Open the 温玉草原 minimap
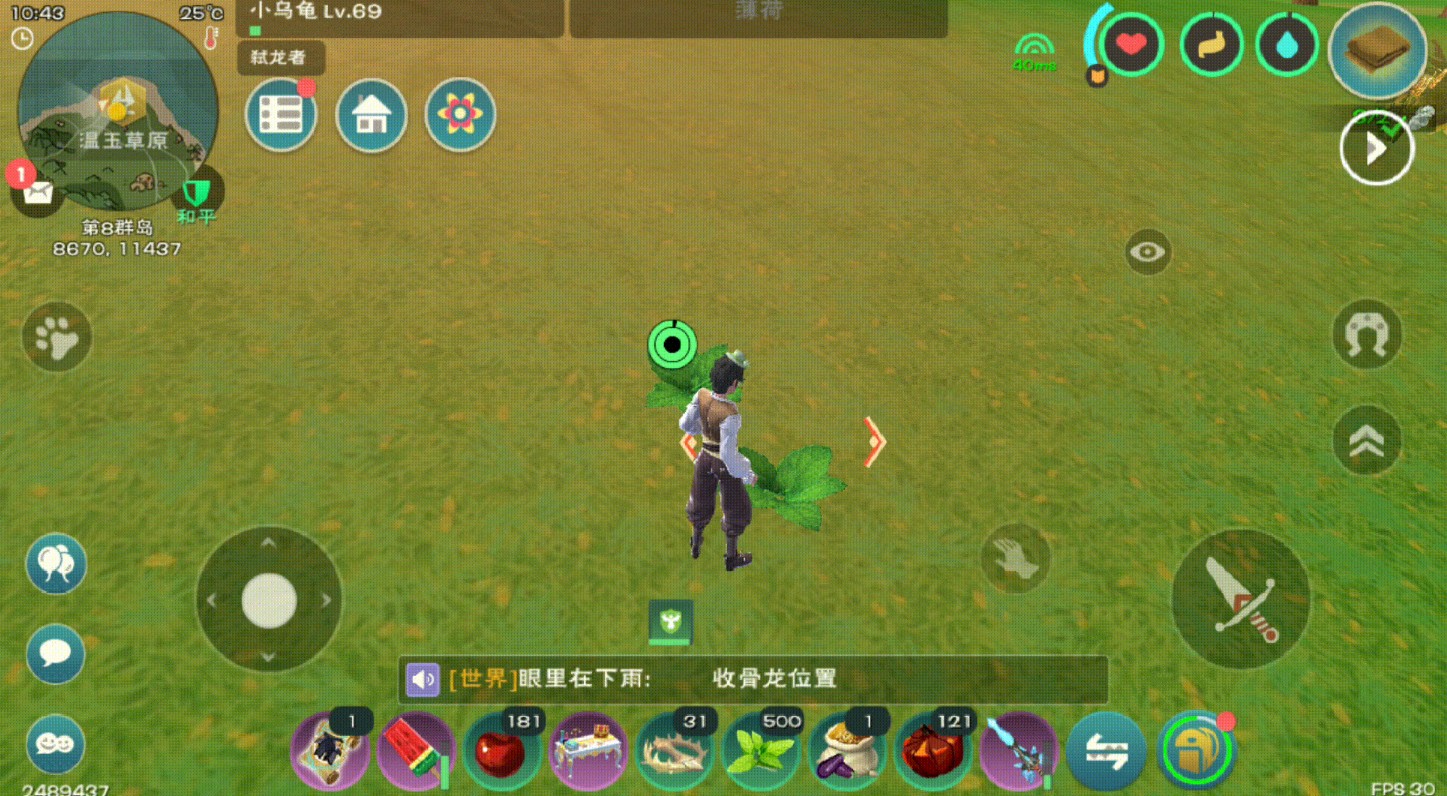 tap(117, 110)
